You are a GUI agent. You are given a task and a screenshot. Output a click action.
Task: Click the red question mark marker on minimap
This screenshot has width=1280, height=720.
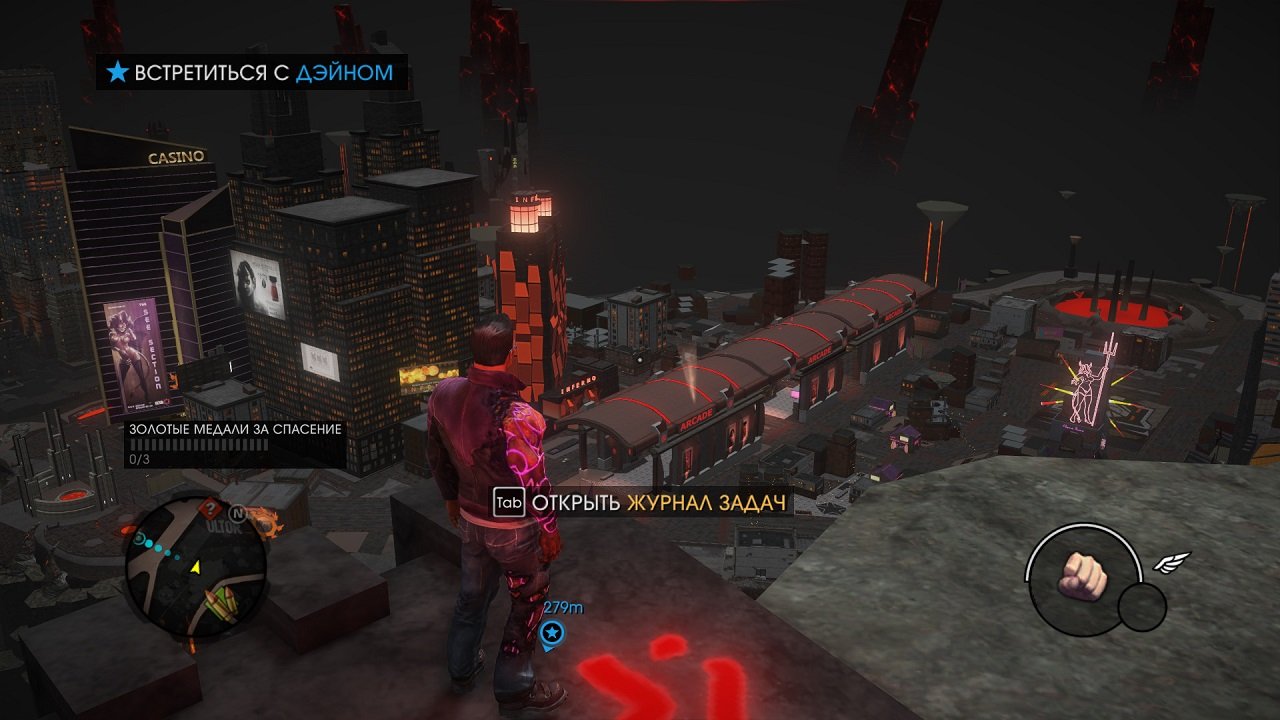211,509
